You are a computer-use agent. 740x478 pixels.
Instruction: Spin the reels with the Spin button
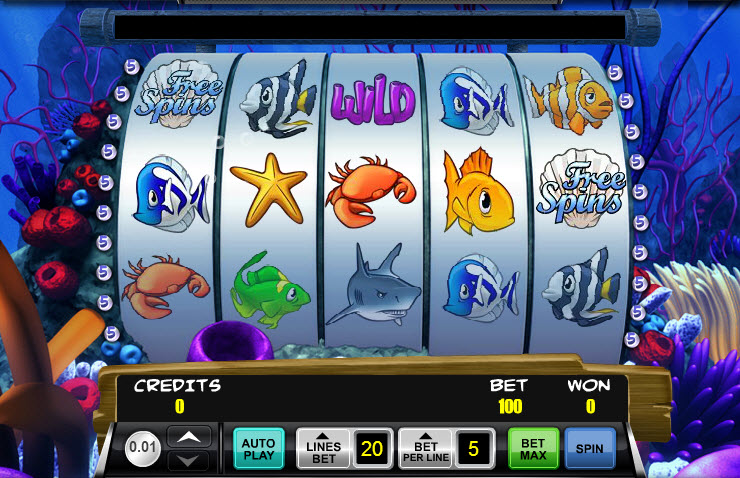(589, 448)
